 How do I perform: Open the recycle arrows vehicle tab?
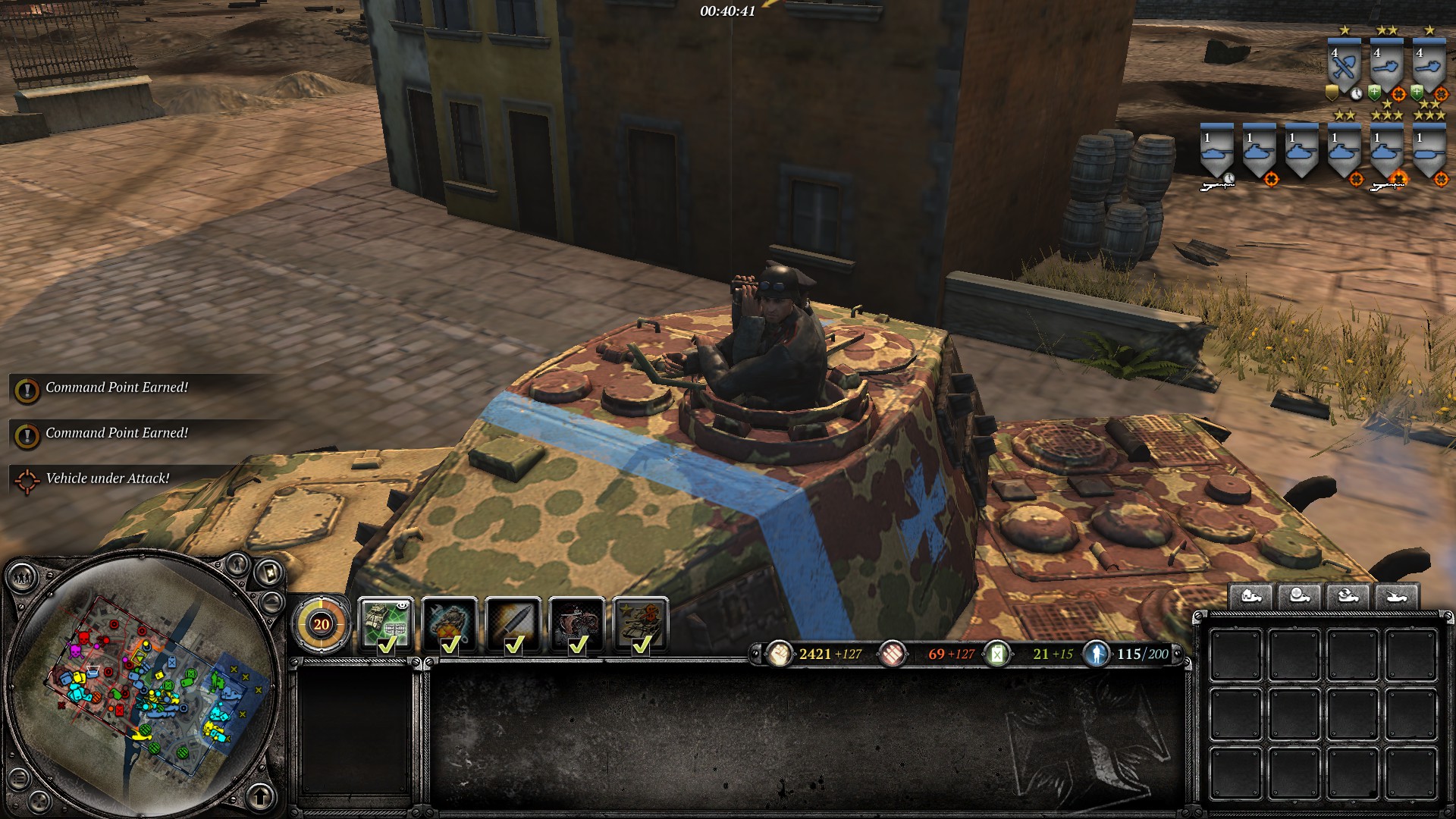tap(1348, 597)
